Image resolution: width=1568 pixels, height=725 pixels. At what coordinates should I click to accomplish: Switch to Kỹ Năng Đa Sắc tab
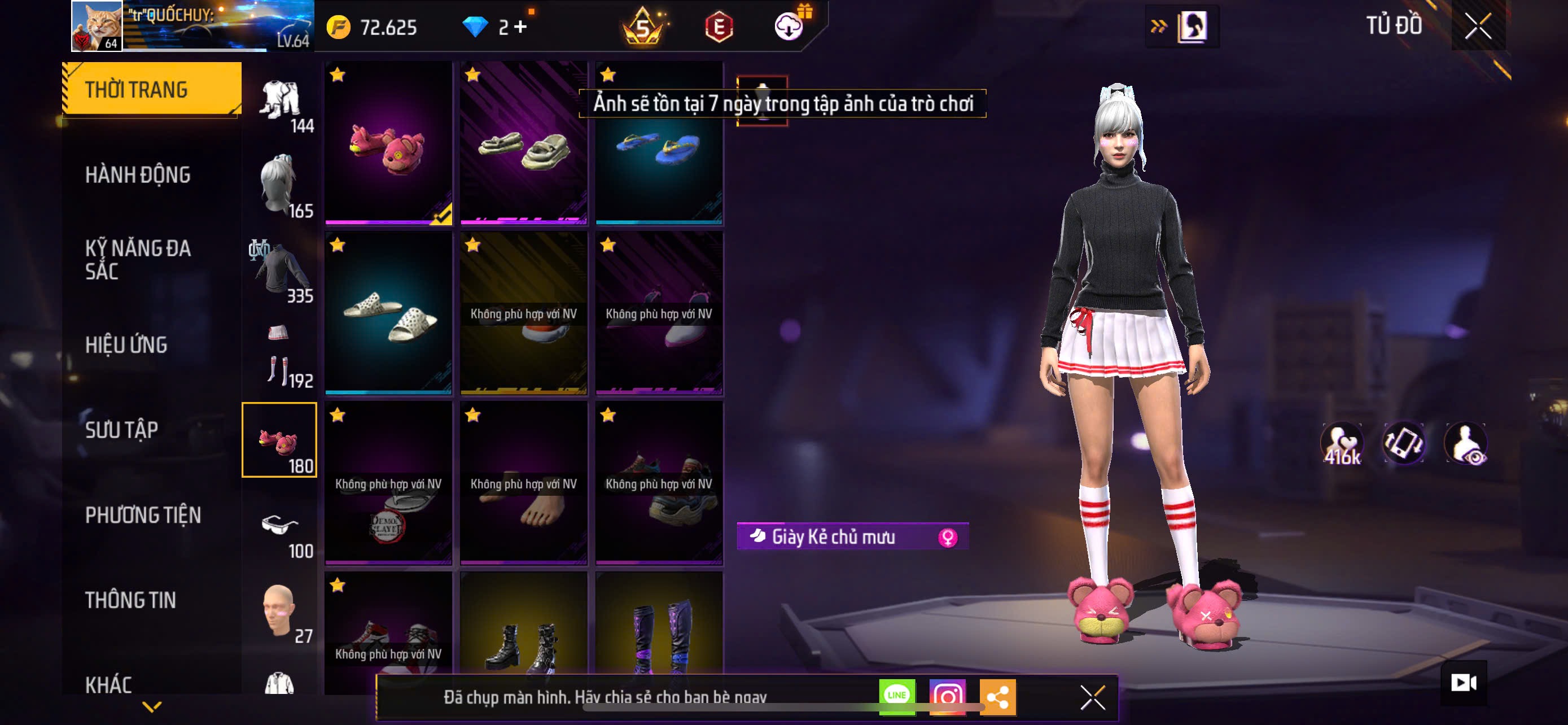coord(138,259)
